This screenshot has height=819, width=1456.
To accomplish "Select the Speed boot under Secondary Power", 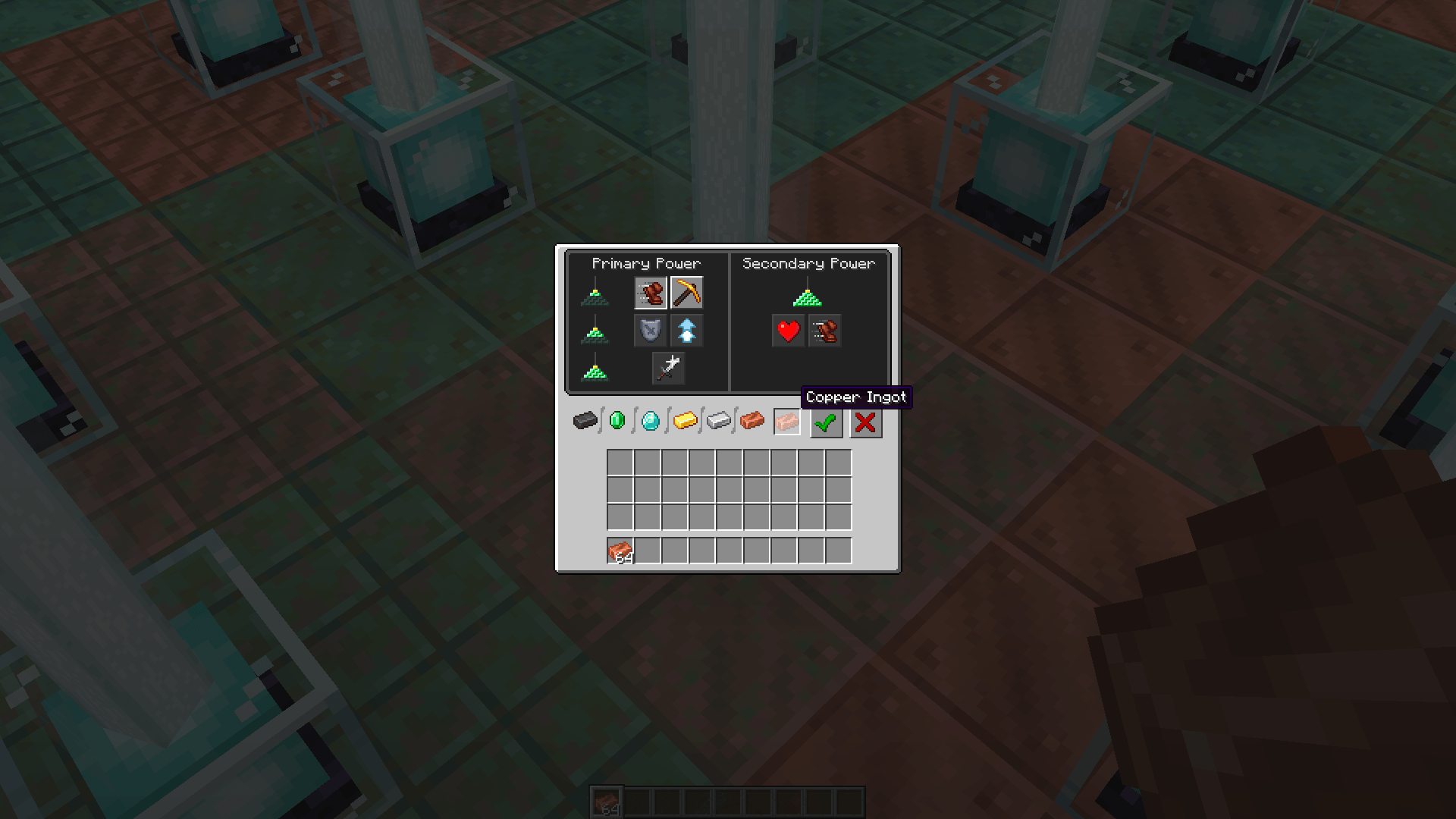I will [826, 331].
